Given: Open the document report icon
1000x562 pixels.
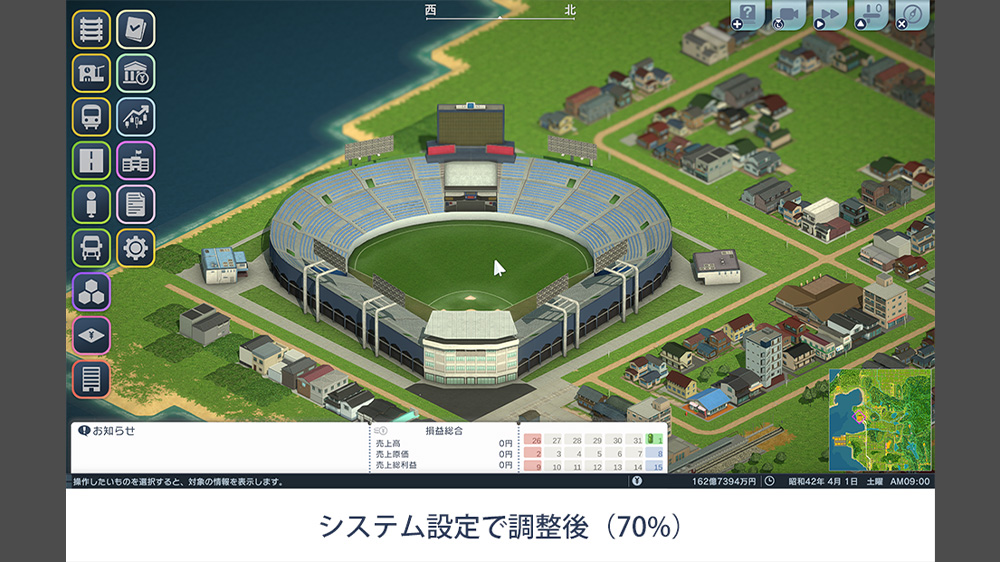Looking at the screenshot, I should click(136, 204).
